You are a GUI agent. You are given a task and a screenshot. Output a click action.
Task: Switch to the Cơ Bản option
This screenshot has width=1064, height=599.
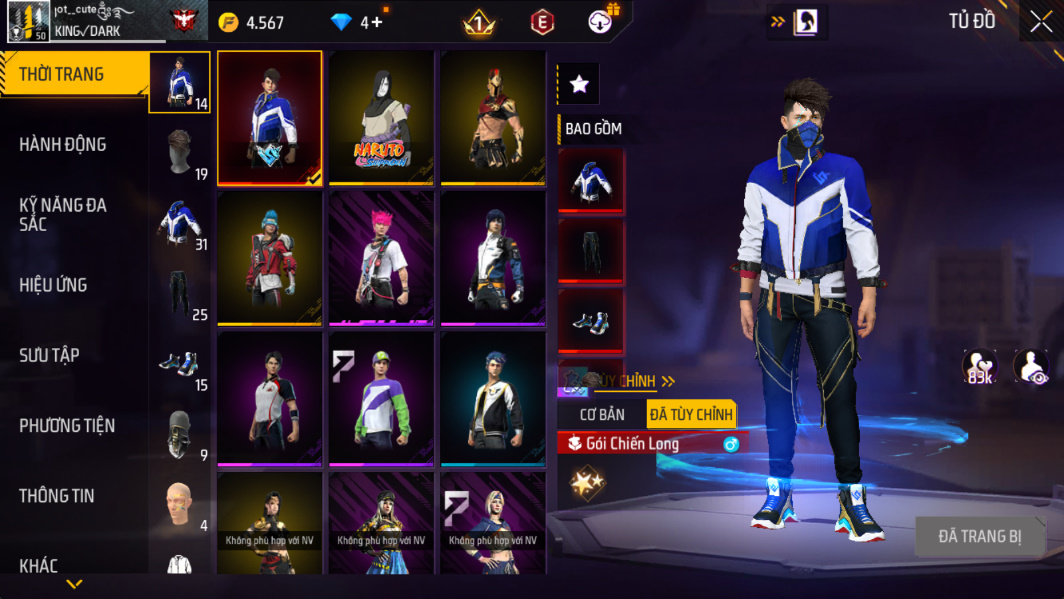[x=602, y=414]
